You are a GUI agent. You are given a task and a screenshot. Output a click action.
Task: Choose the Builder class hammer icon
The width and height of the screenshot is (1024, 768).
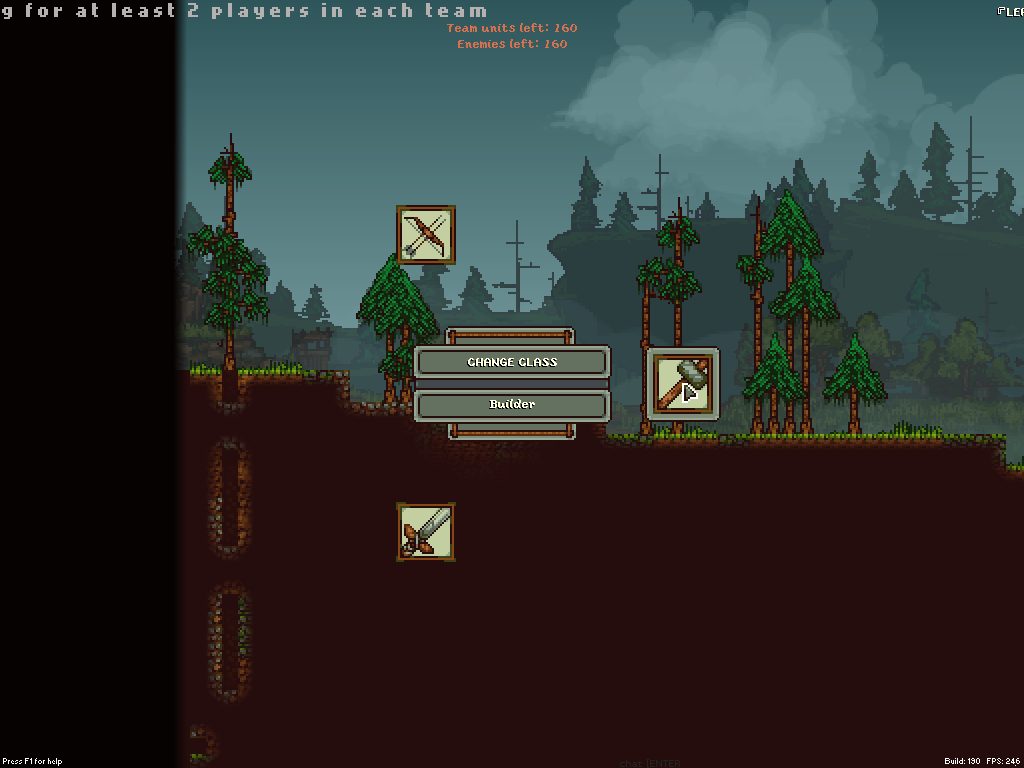coord(683,383)
